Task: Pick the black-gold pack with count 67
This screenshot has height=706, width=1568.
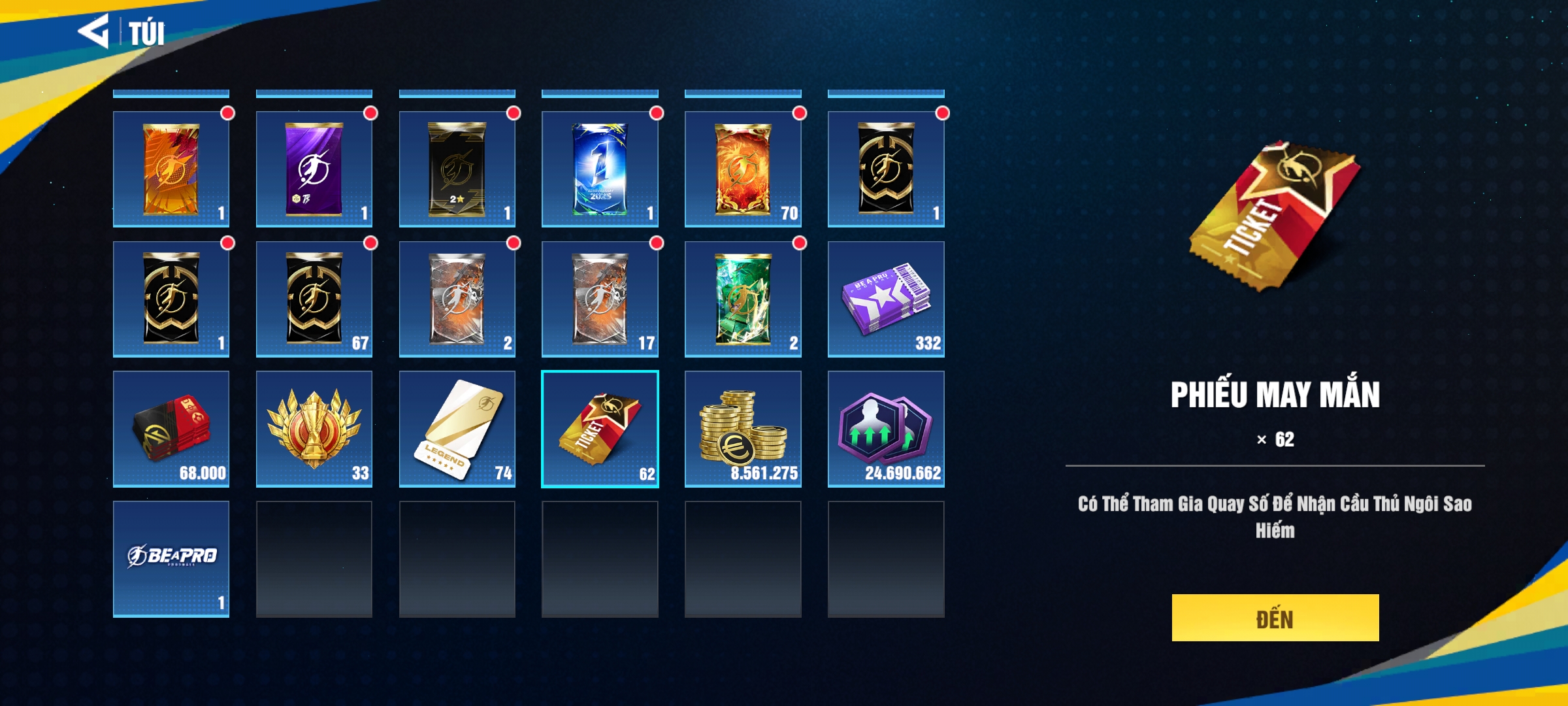Action: (314, 299)
